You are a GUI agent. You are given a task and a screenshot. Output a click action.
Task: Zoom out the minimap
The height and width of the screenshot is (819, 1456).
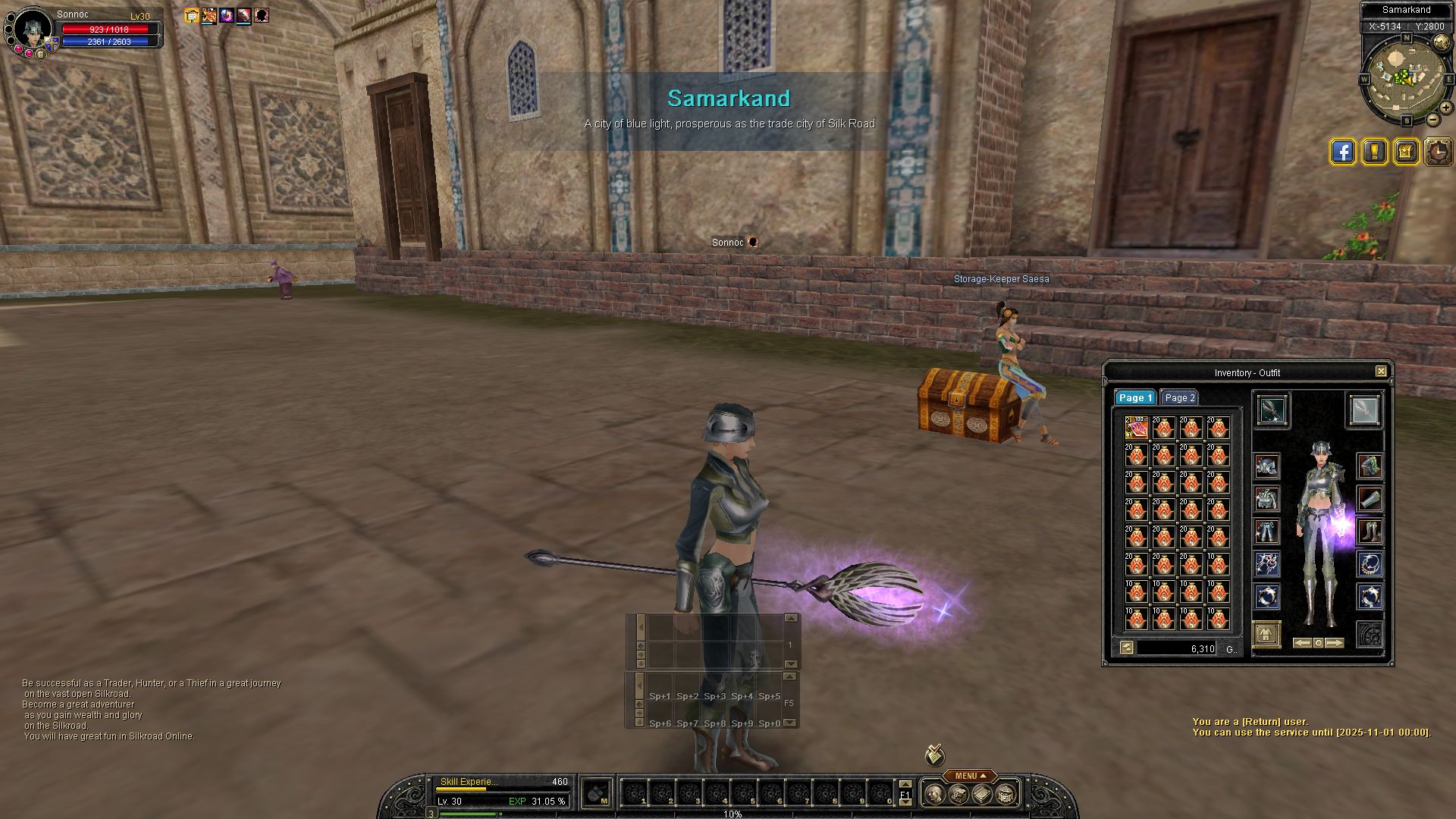(1433, 120)
